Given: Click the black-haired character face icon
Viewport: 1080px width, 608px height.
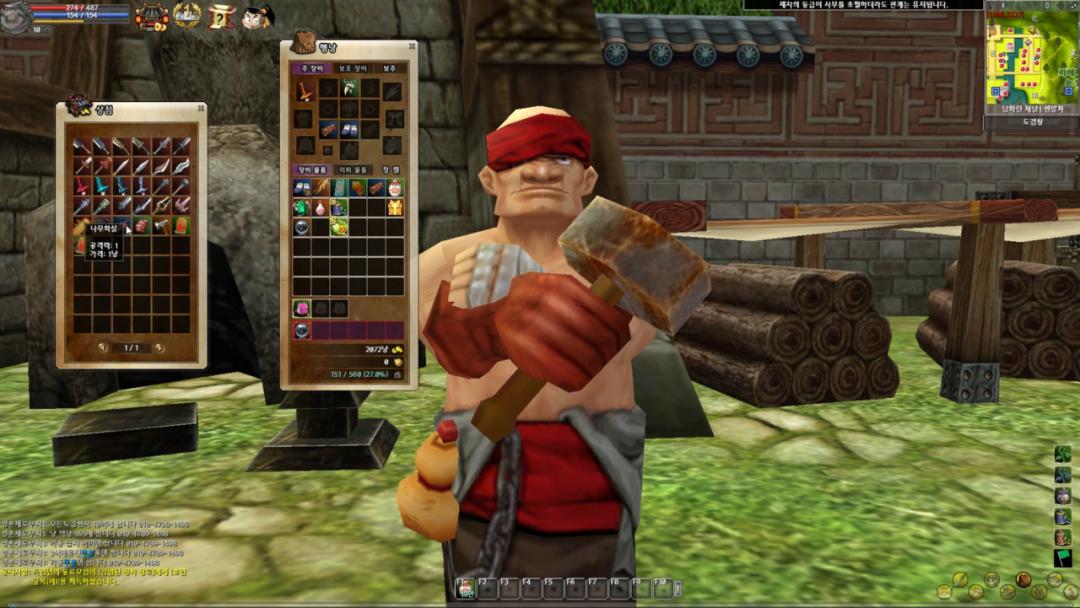Looking at the screenshot, I should click(x=256, y=15).
